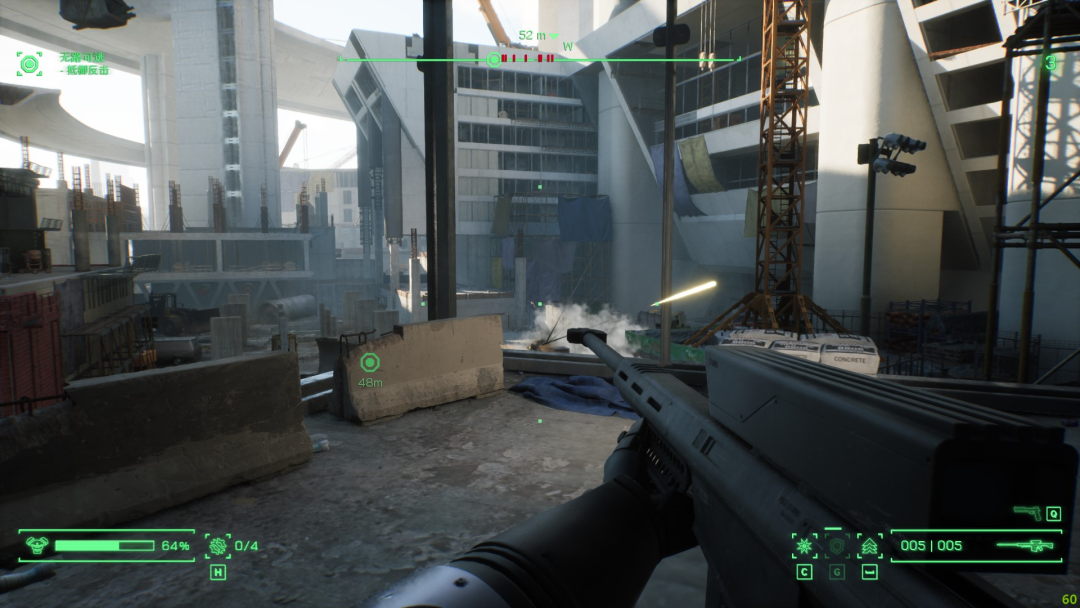Switch to the pistol sidearm icon
The image size is (1080, 608).
[1026, 513]
